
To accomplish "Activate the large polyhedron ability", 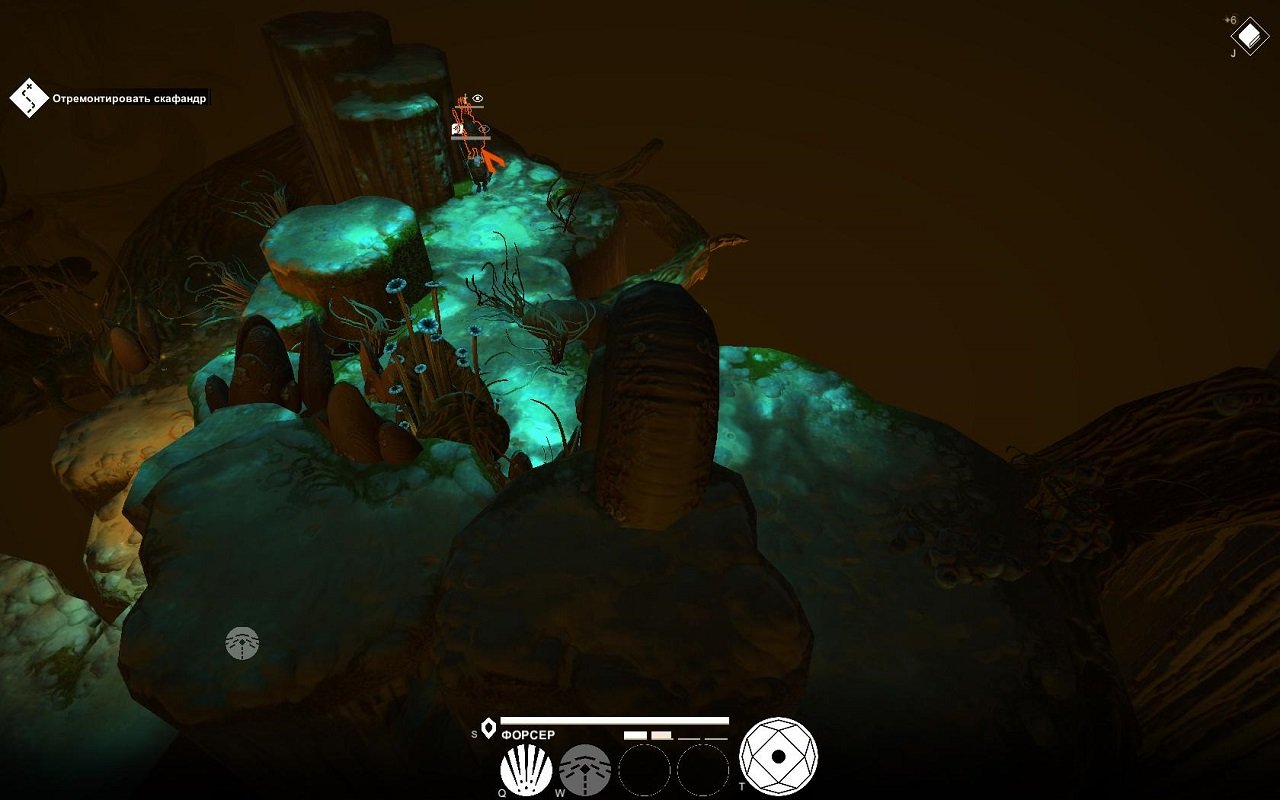I will point(778,756).
